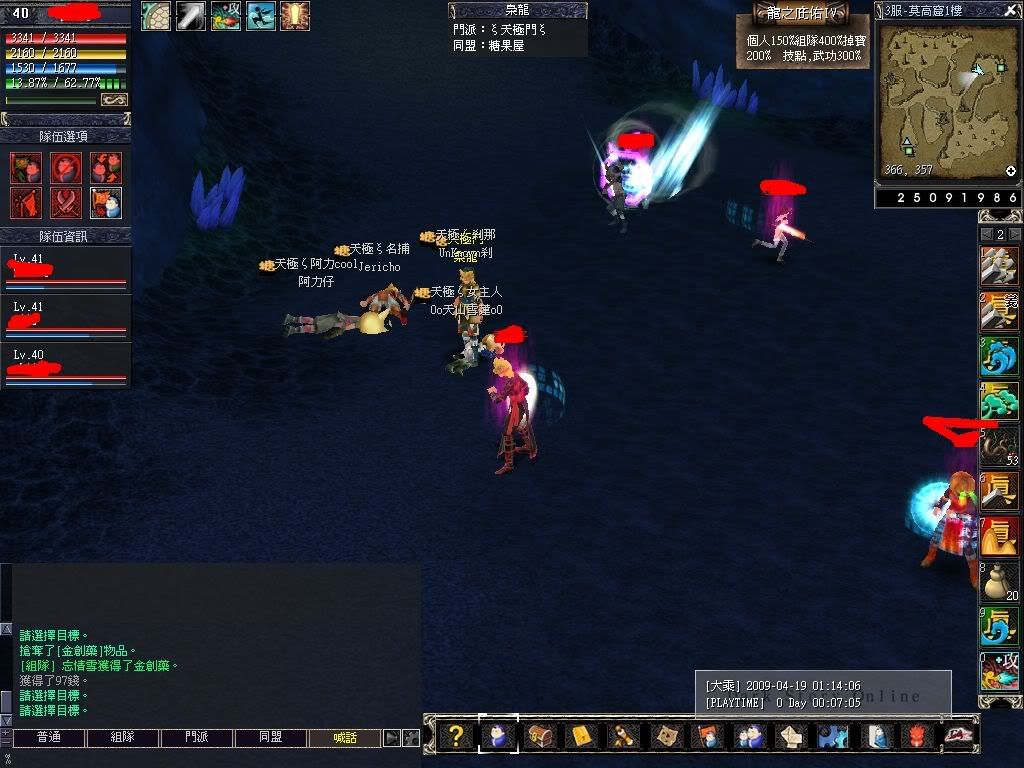Select the turtle shell buff icon
This screenshot has width=1024, height=768.
pyautogui.click(x=155, y=16)
